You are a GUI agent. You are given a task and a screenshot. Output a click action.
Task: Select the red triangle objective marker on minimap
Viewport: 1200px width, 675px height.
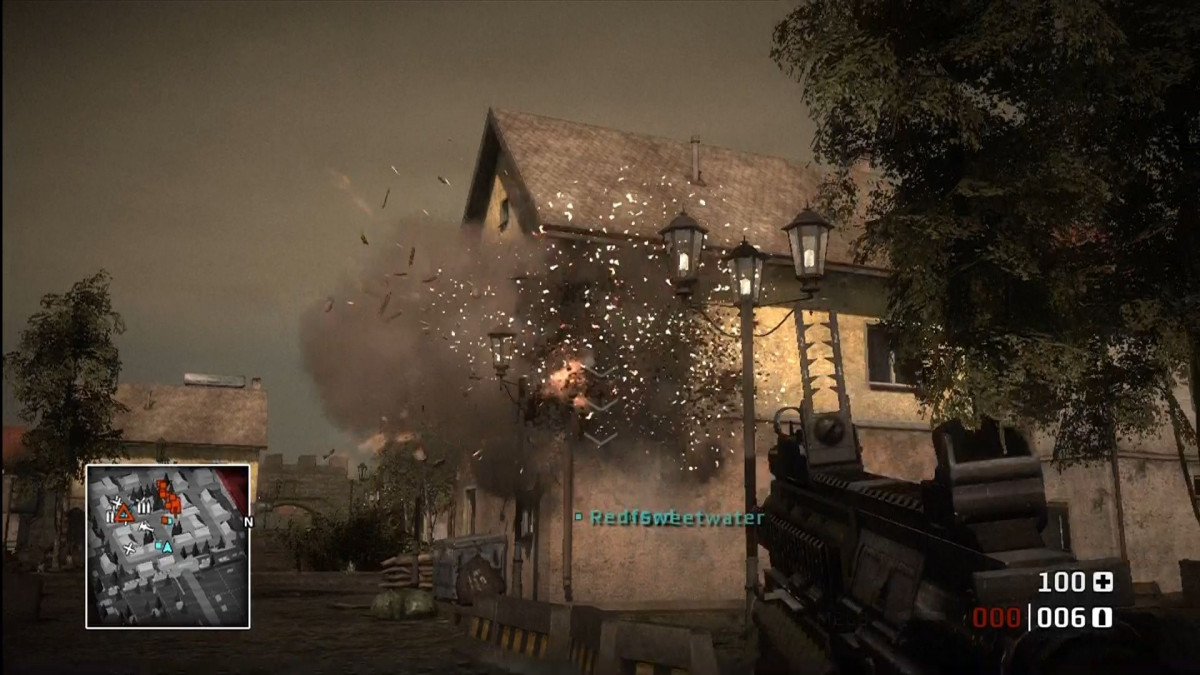(124, 513)
